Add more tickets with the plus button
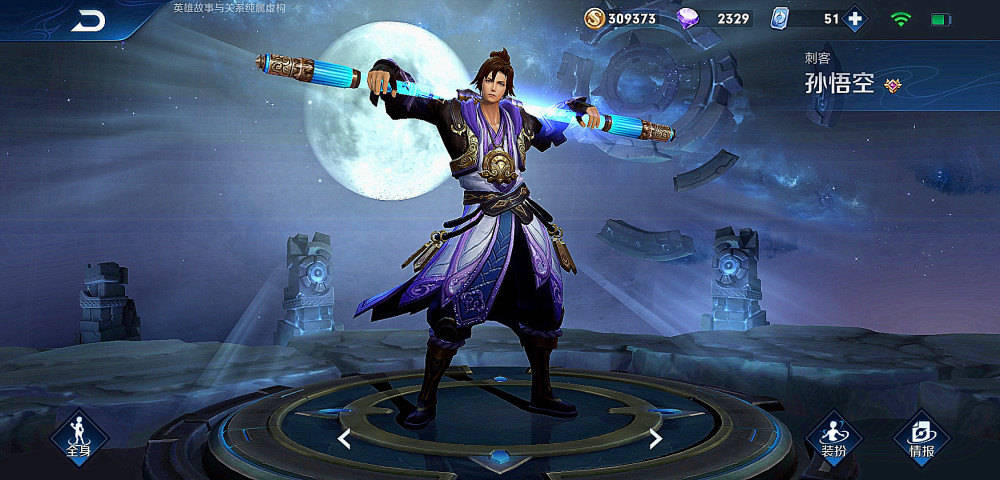1000x480 pixels. (x=855, y=19)
